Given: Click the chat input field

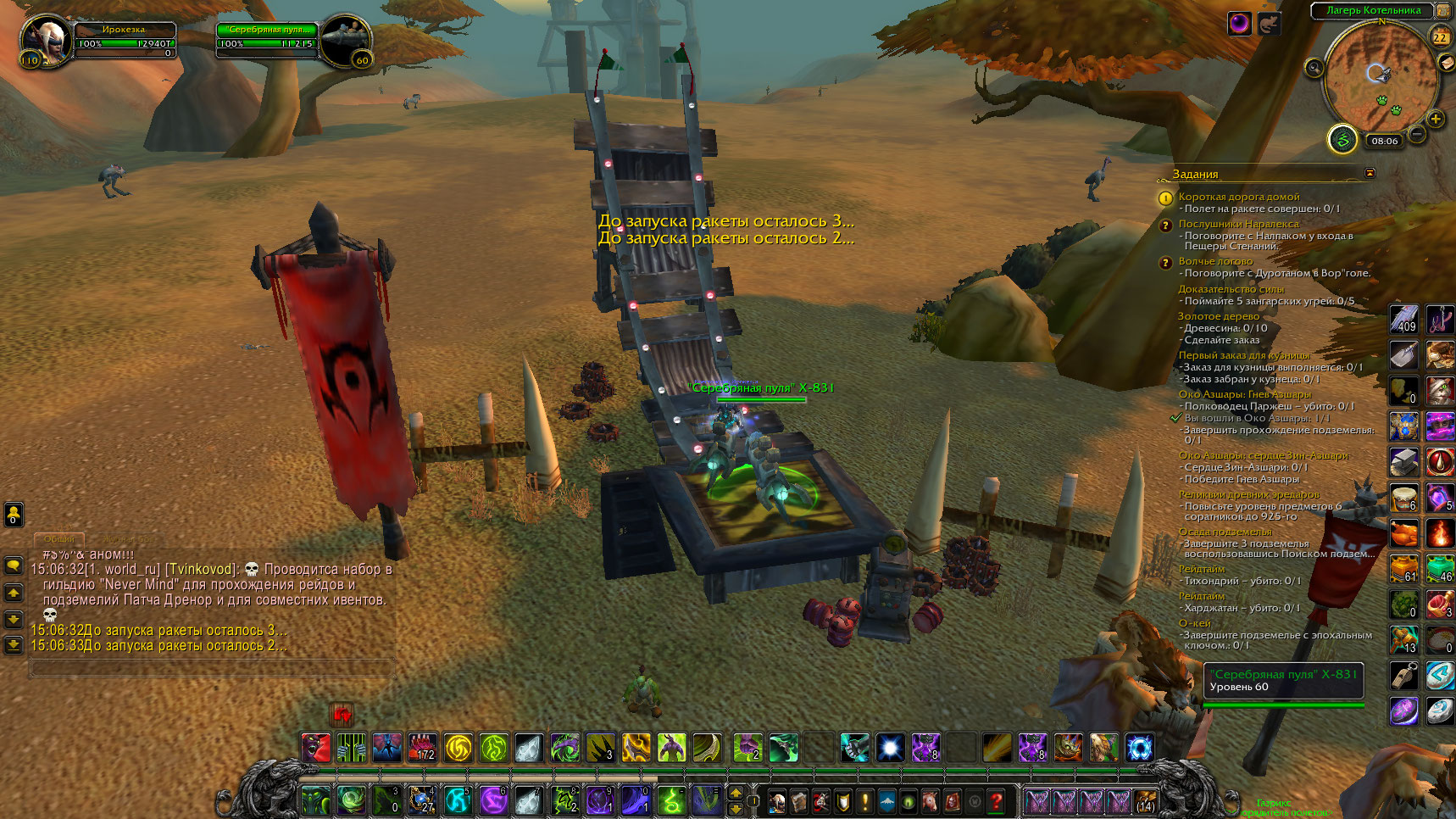Looking at the screenshot, I should (x=212, y=669).
